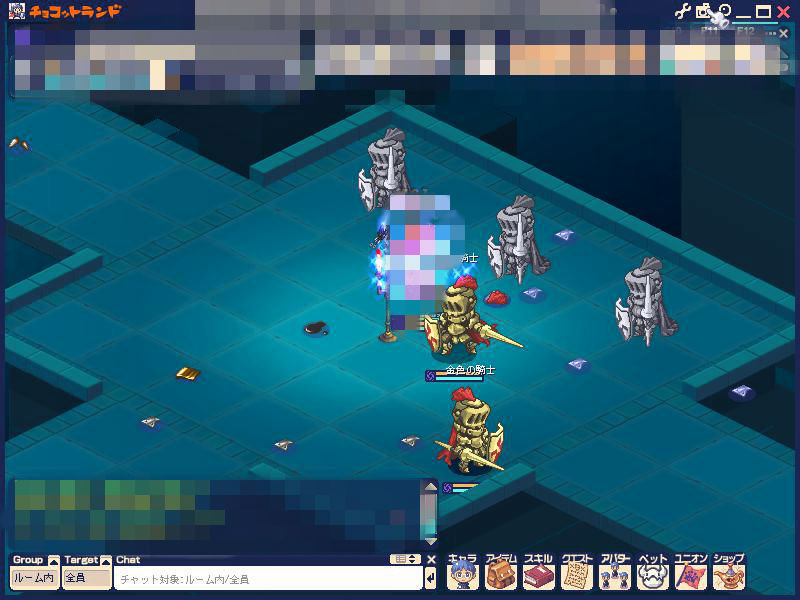Screen dimensions: 800x600
Task: Close the game window with red X
Action: point(783,12)
